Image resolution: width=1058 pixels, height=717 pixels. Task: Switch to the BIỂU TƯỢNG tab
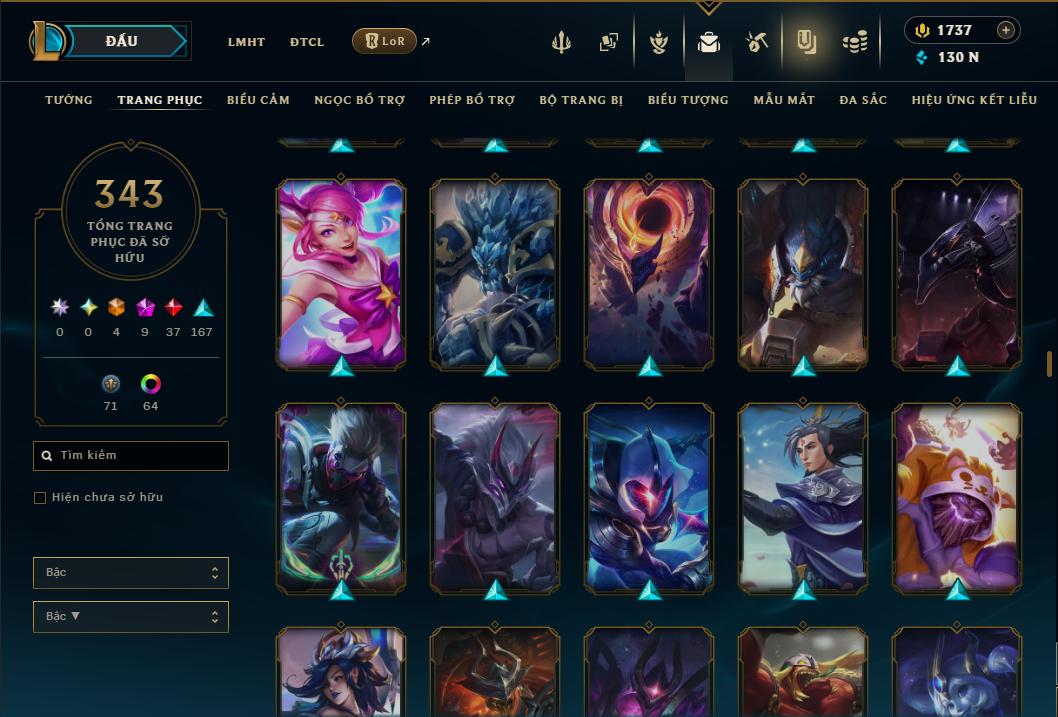coord(688,100)
